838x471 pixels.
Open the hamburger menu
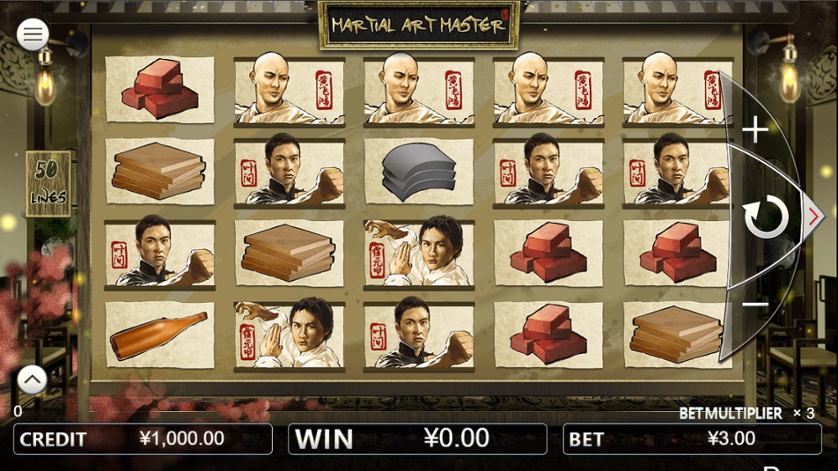(x=33, y=35)
